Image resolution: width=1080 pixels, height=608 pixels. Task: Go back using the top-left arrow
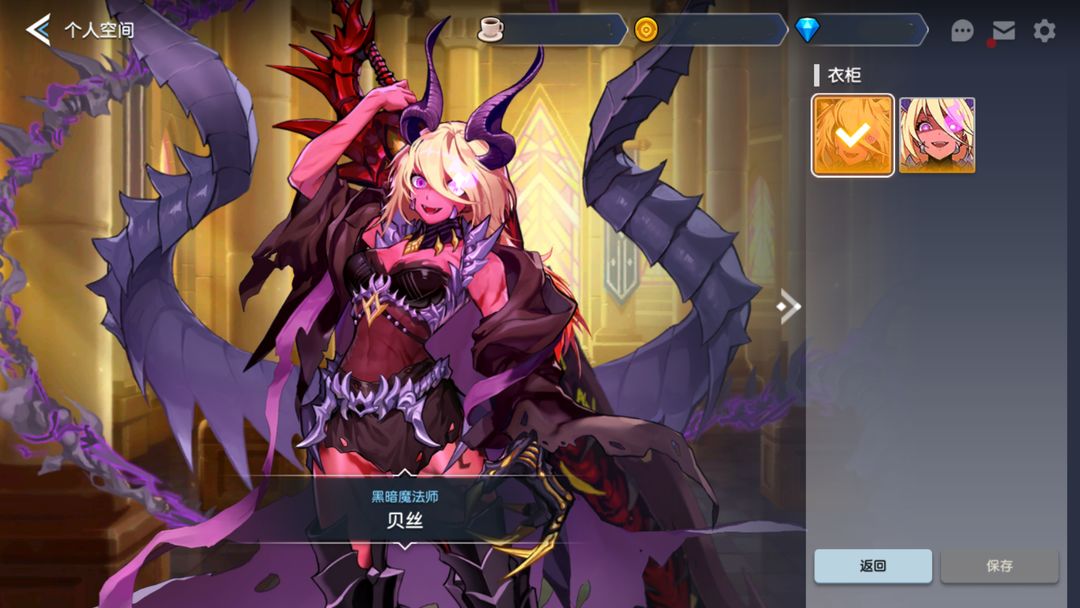point(38,30)
